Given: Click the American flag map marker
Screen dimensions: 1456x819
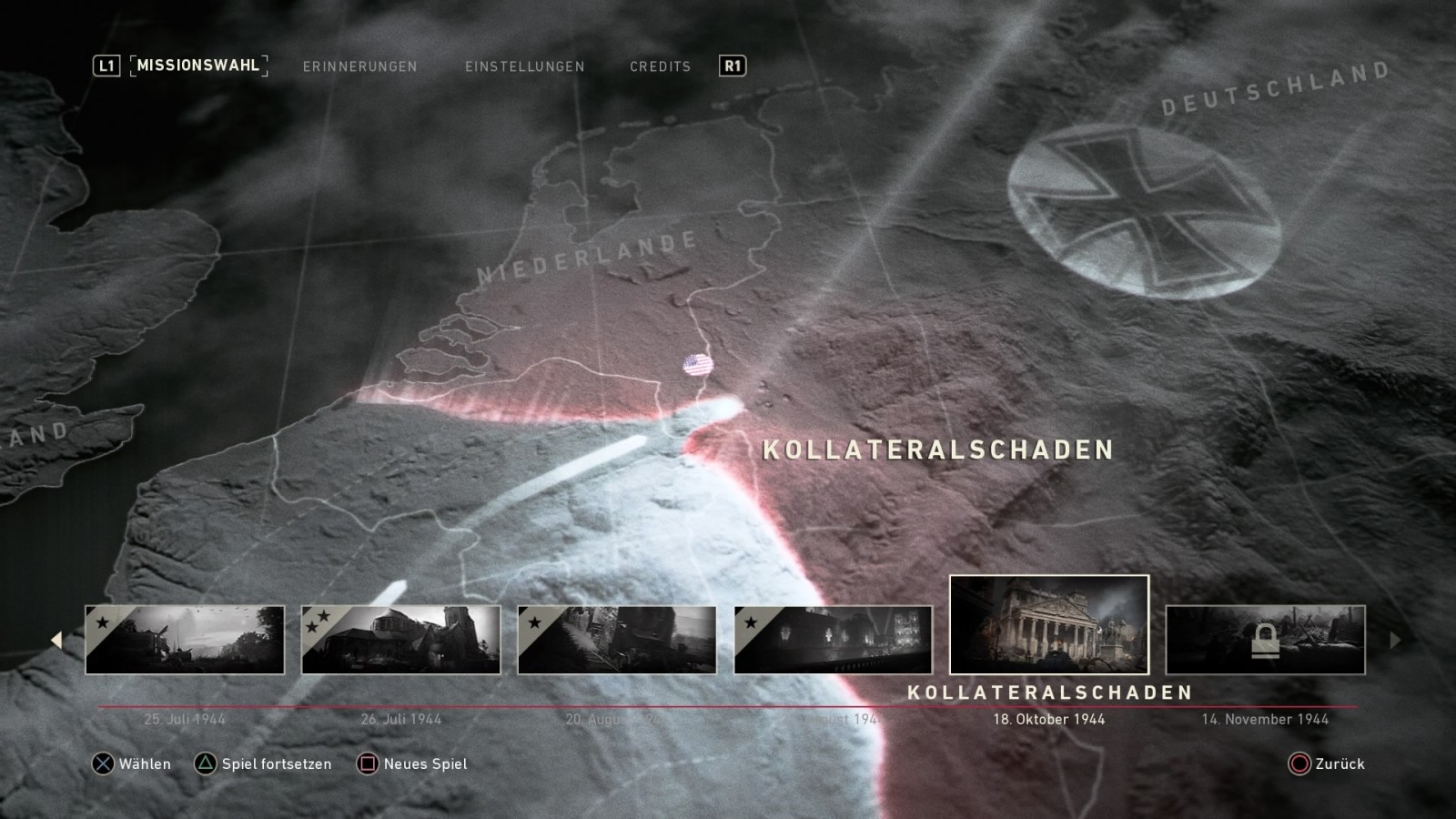Looking at the screenshot, I should pyautogui.click(x=698, y=365).
